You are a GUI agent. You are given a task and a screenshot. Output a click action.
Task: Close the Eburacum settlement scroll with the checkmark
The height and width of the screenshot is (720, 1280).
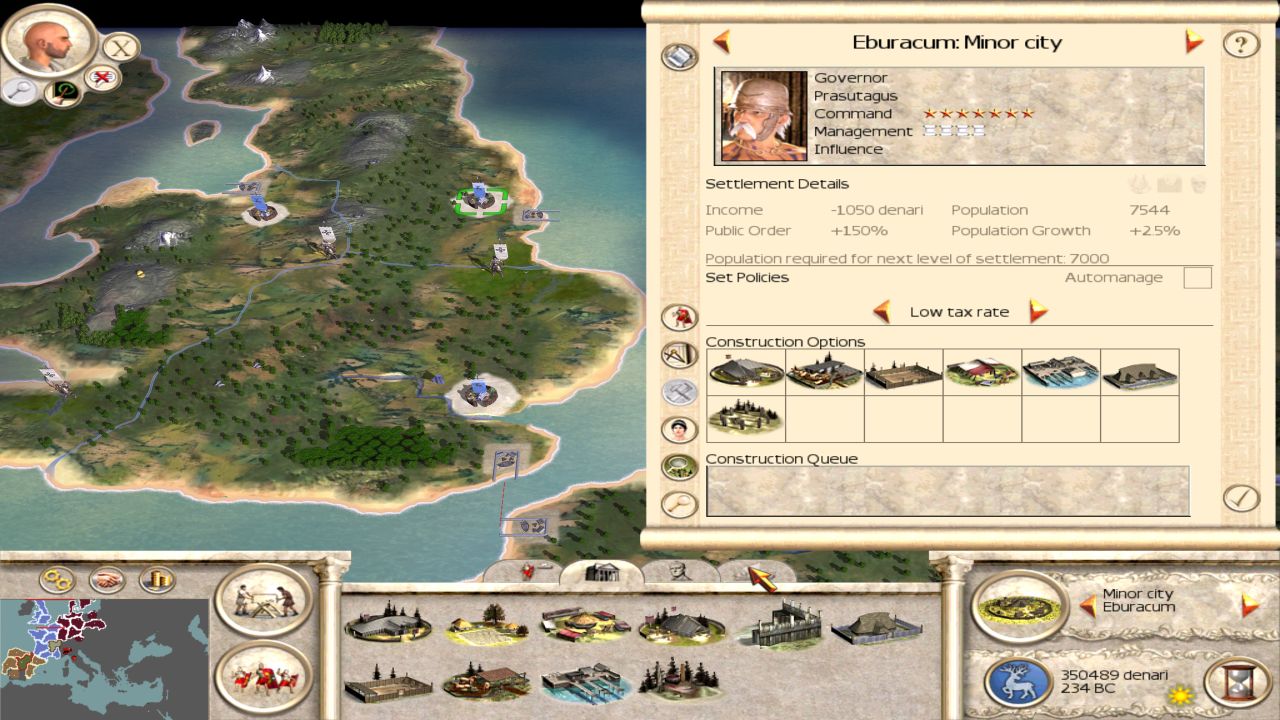click(1241, 497)
